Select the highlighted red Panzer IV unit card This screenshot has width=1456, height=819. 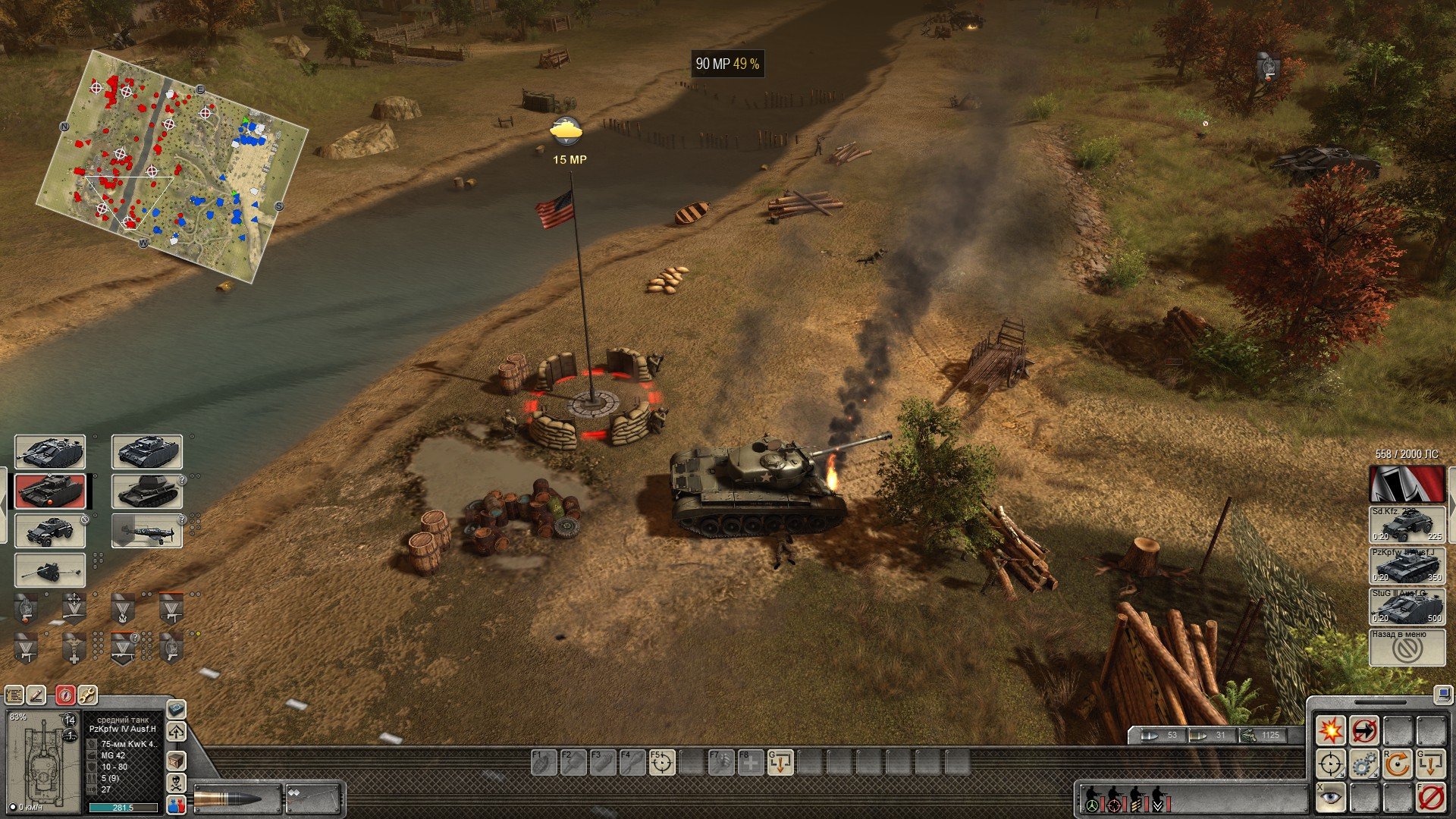[50, 491]
